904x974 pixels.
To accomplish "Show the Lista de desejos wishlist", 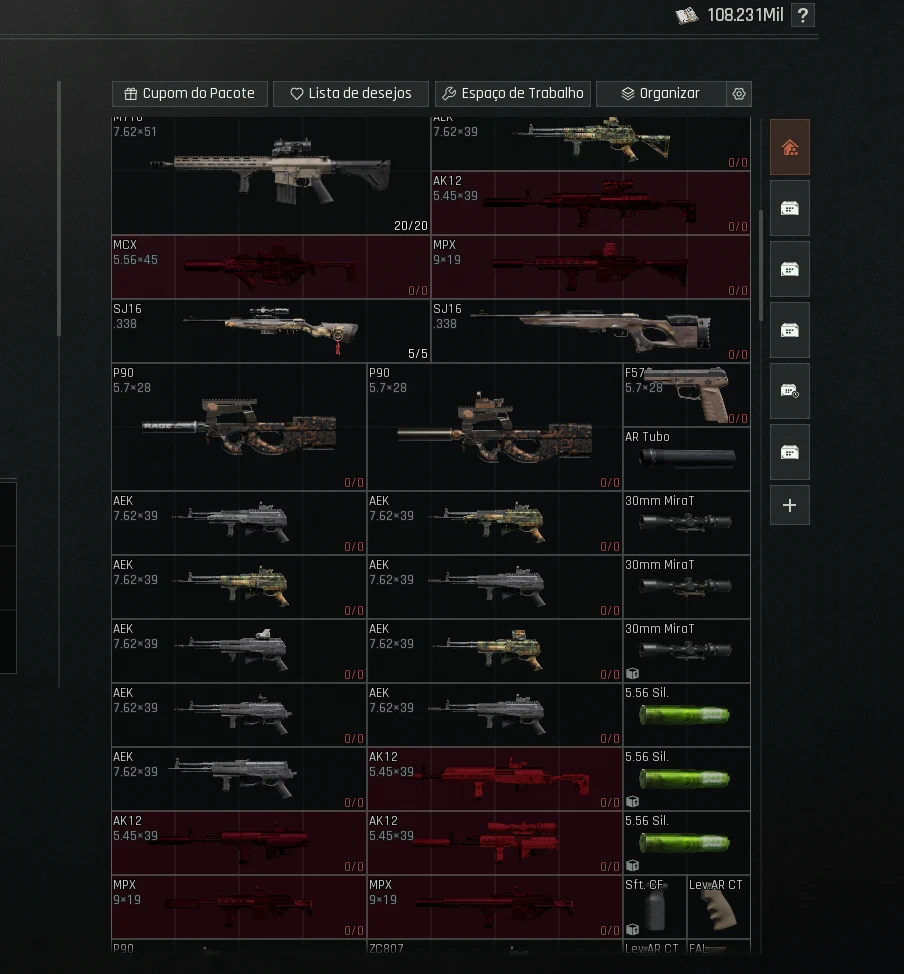I will click(x=350, y=94).
